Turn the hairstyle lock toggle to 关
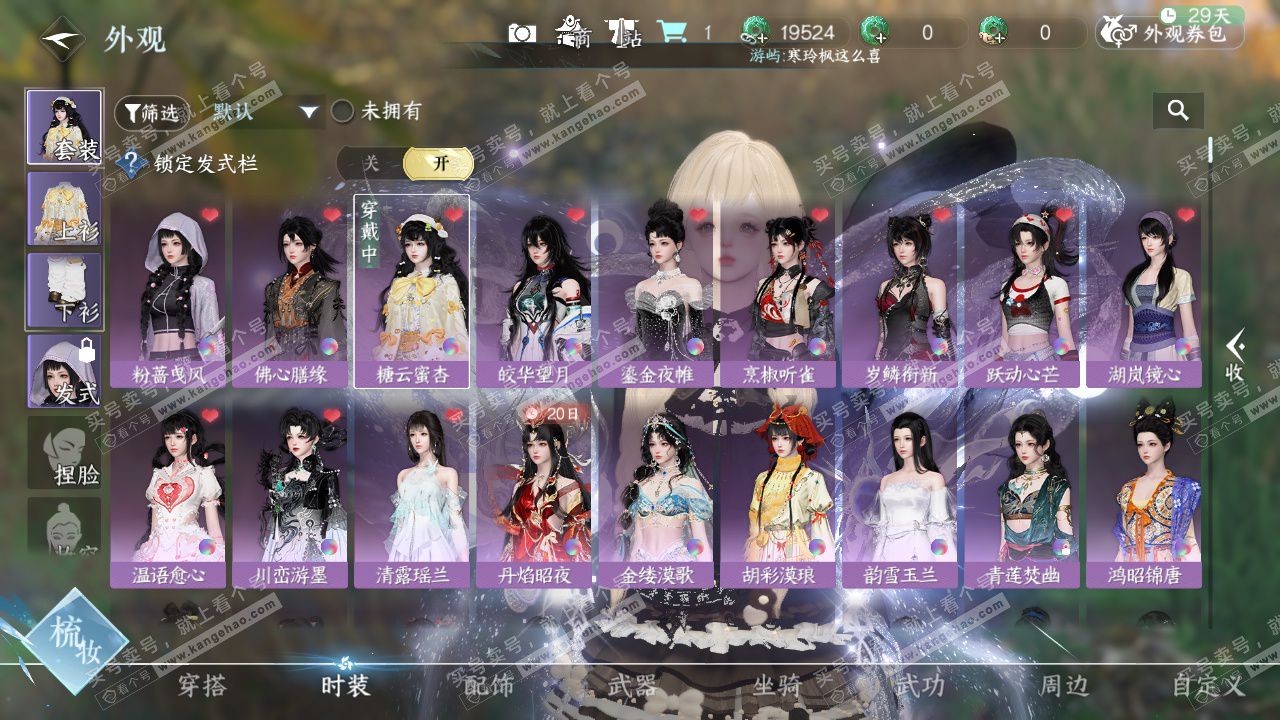The height and width of the screenshot is (720, 1280). [x=371, y=163]
